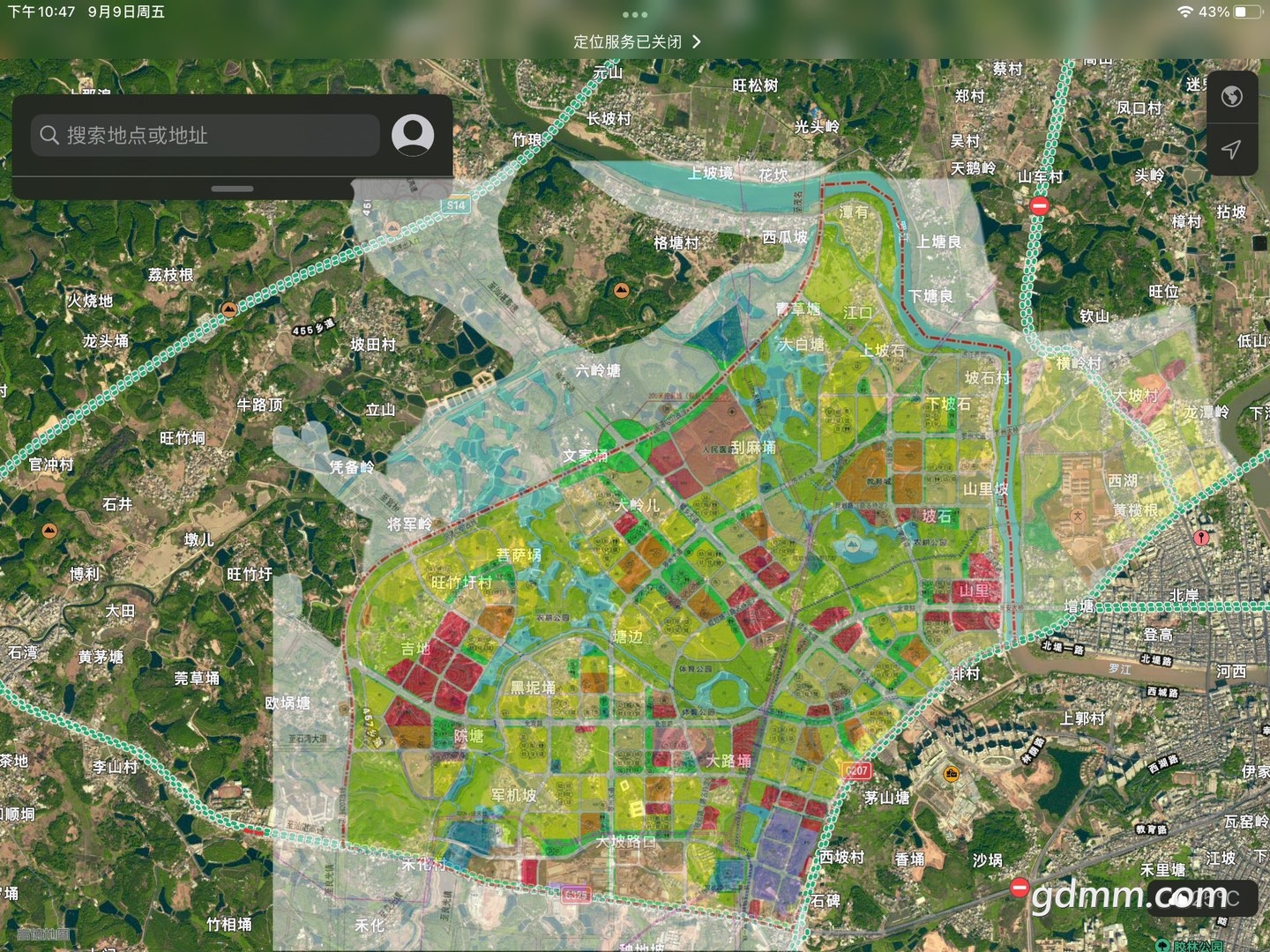Screen dimensions: 1270x952
Task: Open the map mode globe button
Action: 1231,96
